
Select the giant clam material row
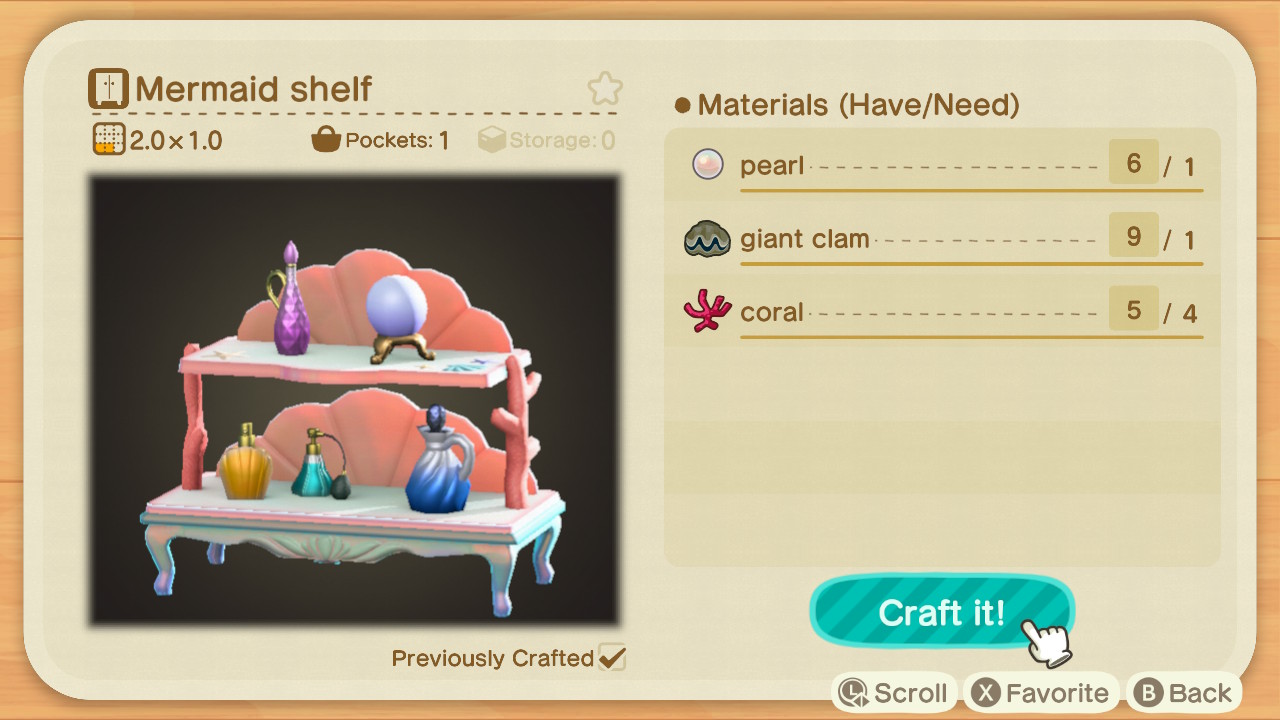click(x=942, y=239)
